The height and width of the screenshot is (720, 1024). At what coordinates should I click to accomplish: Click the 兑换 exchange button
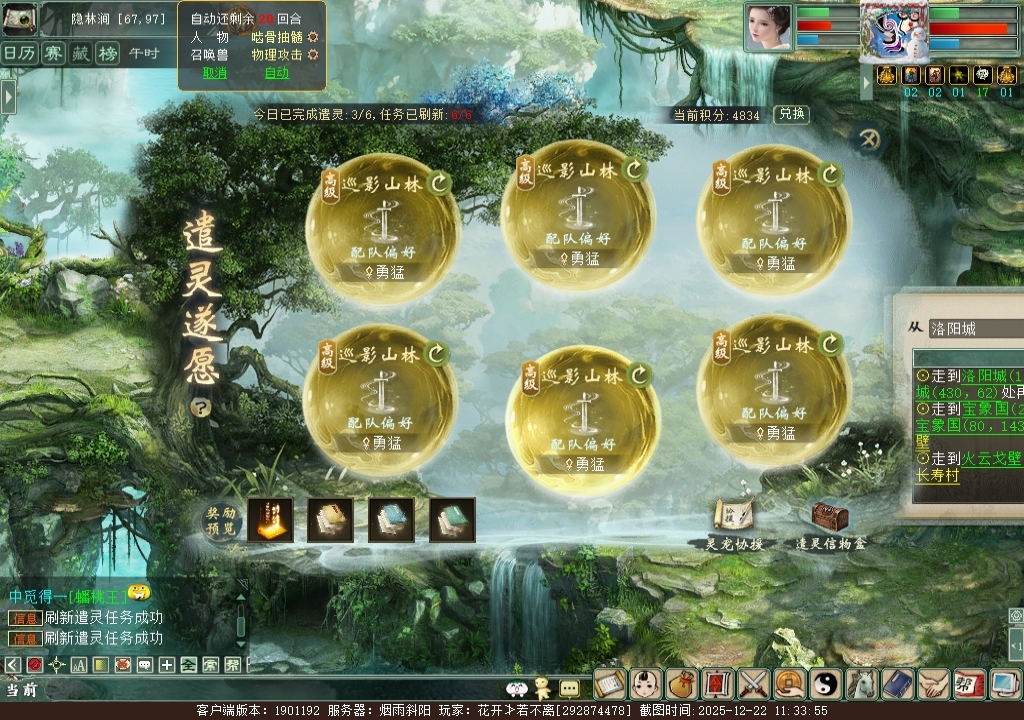point(791,114)
